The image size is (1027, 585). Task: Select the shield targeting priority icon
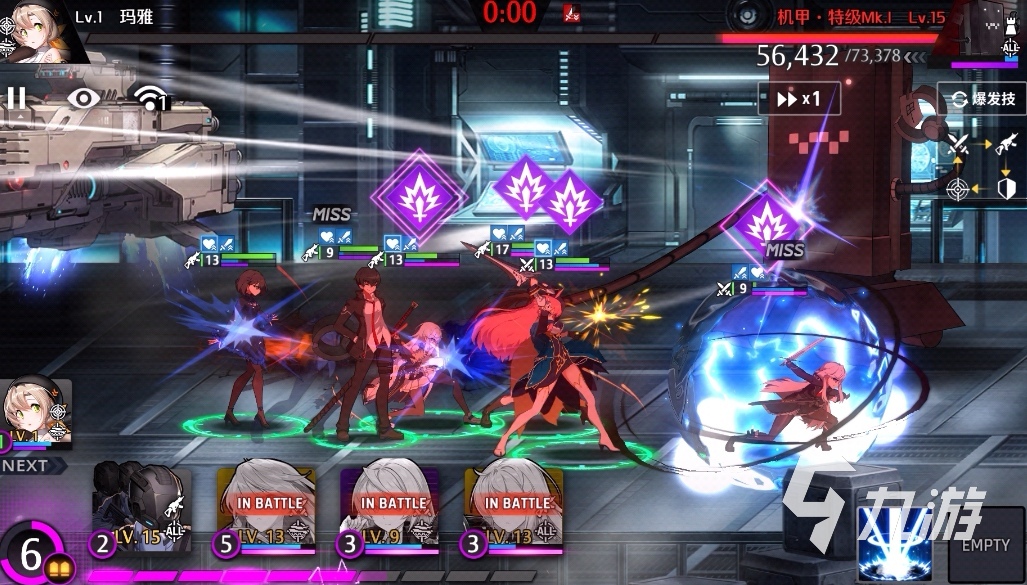pyautogui.click(x=1007, y=187)
